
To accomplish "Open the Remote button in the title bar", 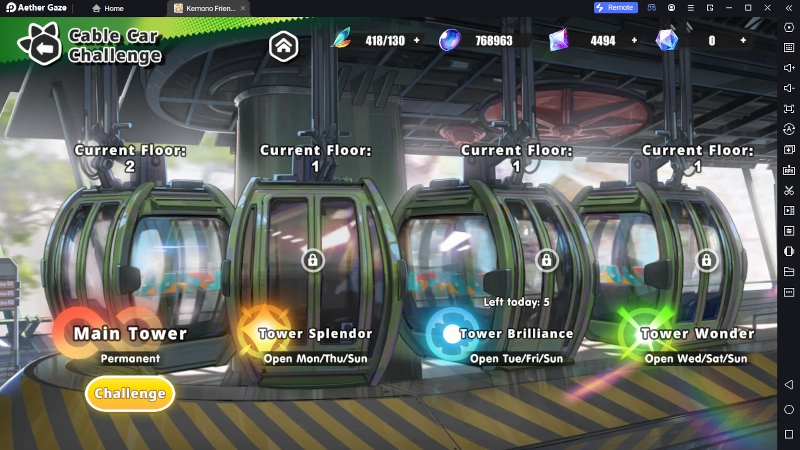I will 614,7.
